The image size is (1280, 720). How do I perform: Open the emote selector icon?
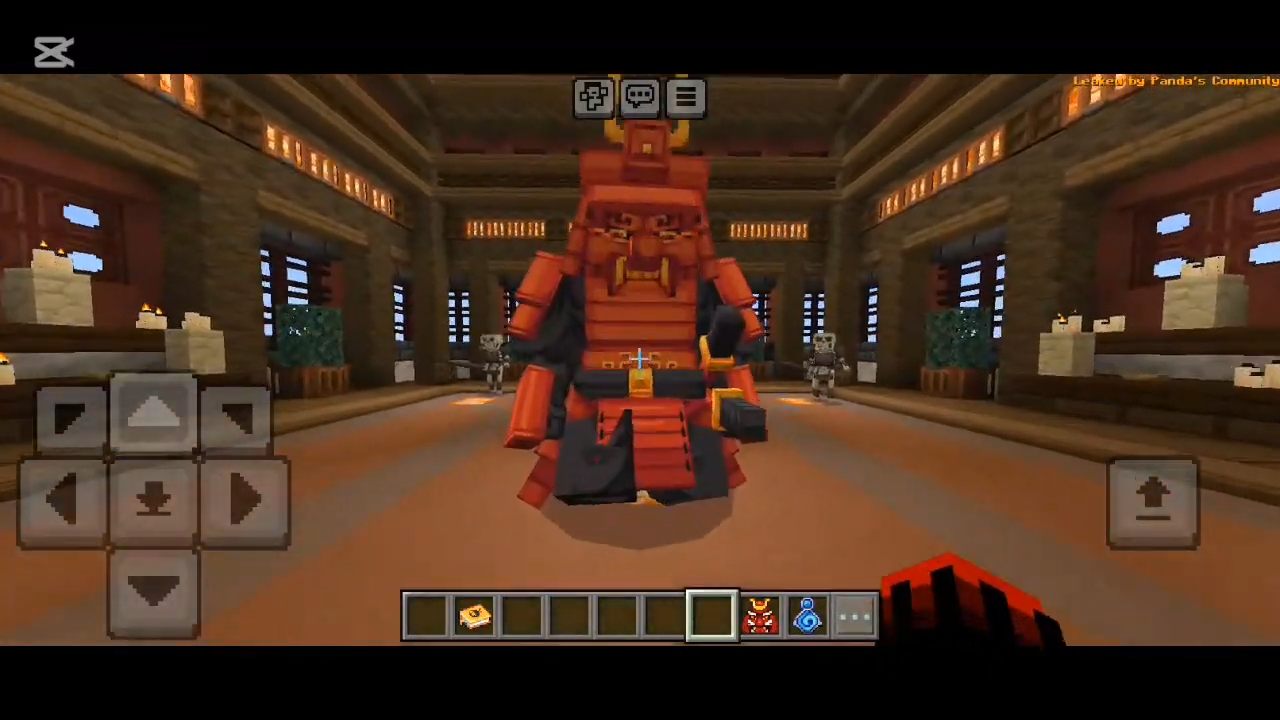coord(594,95)
